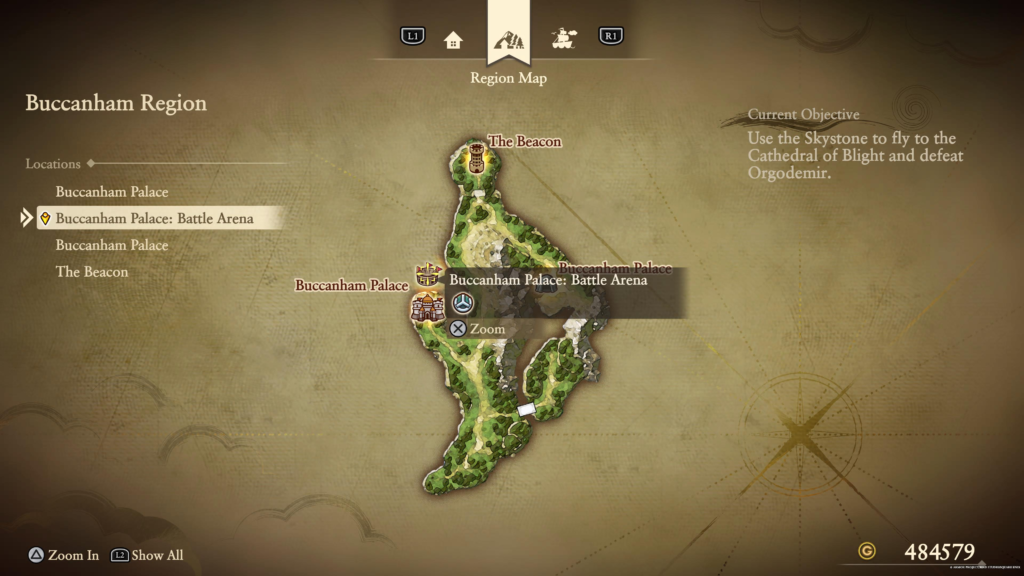Select the Region Map mountain tab
The height and width of the screenshot is (576, 1024).
508,40
